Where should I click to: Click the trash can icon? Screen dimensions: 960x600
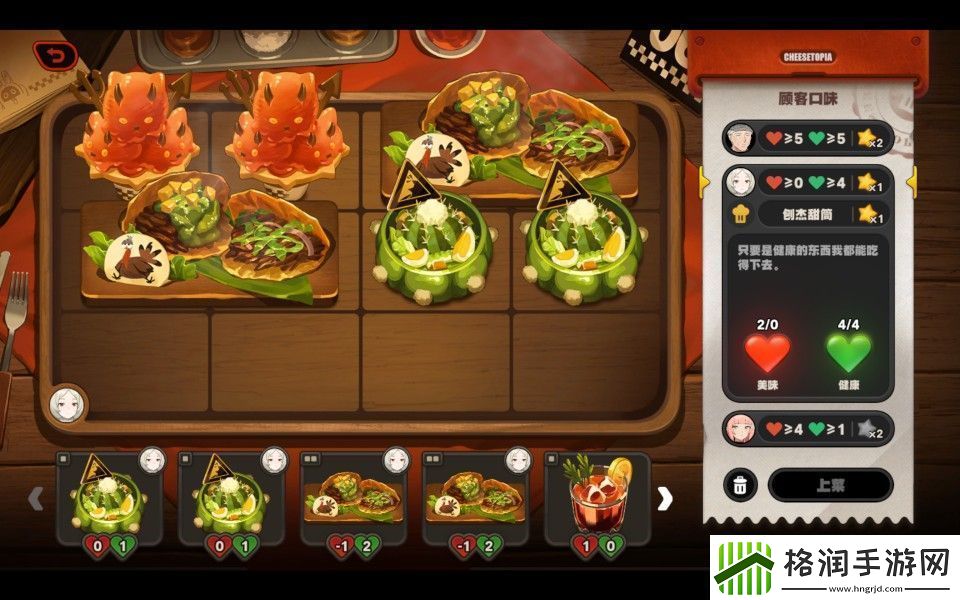coord(740,485)
